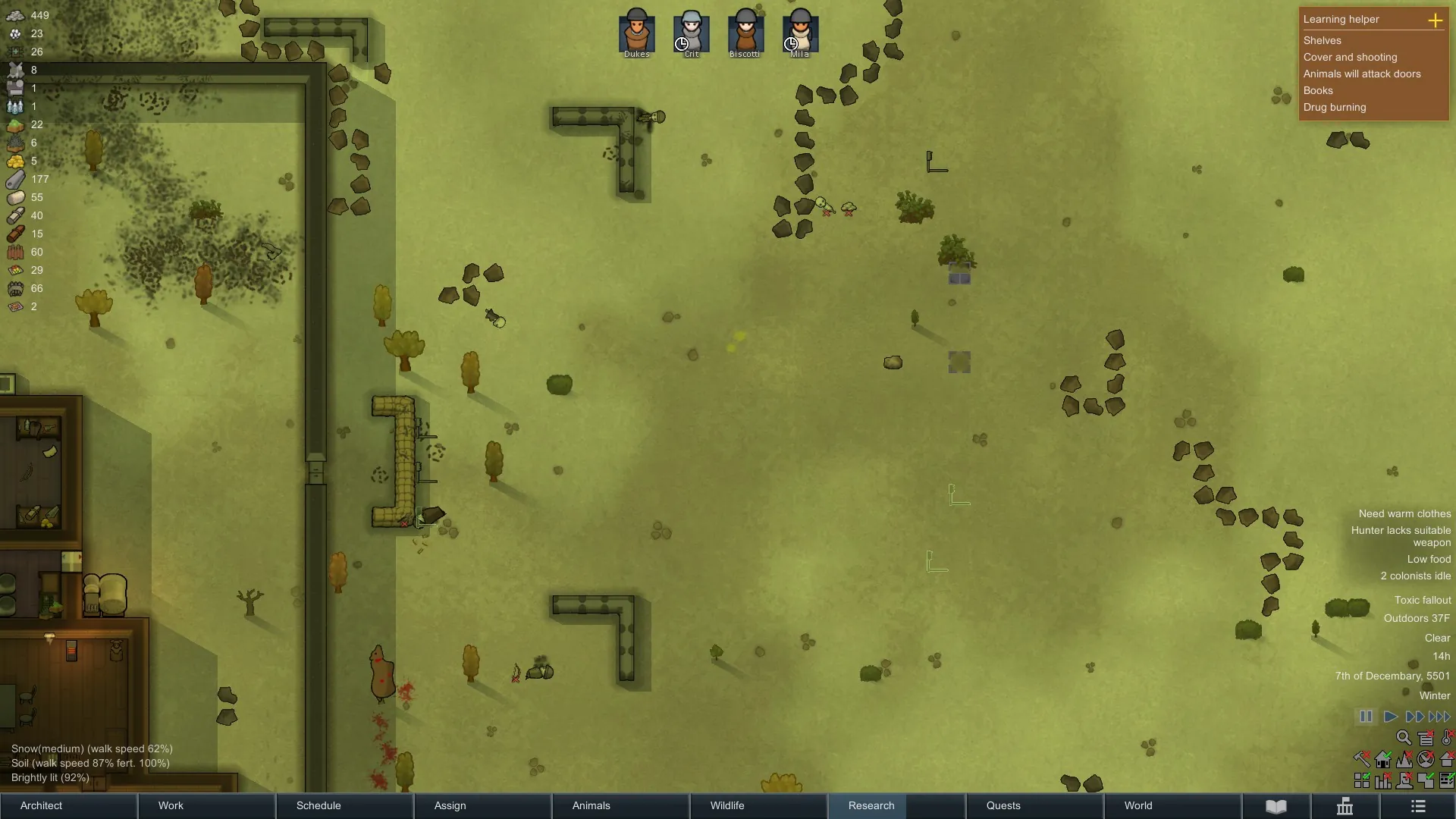Screen dimensions: 1456x819
Task: Open the main menu list icon
Action: 1418,806
